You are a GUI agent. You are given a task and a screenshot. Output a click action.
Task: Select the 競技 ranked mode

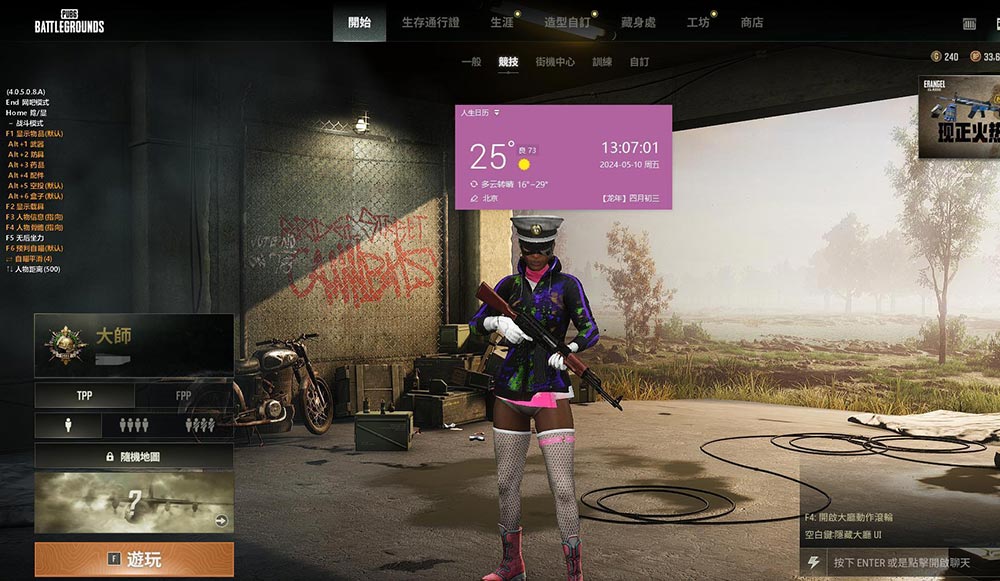(x=508, y=62)
